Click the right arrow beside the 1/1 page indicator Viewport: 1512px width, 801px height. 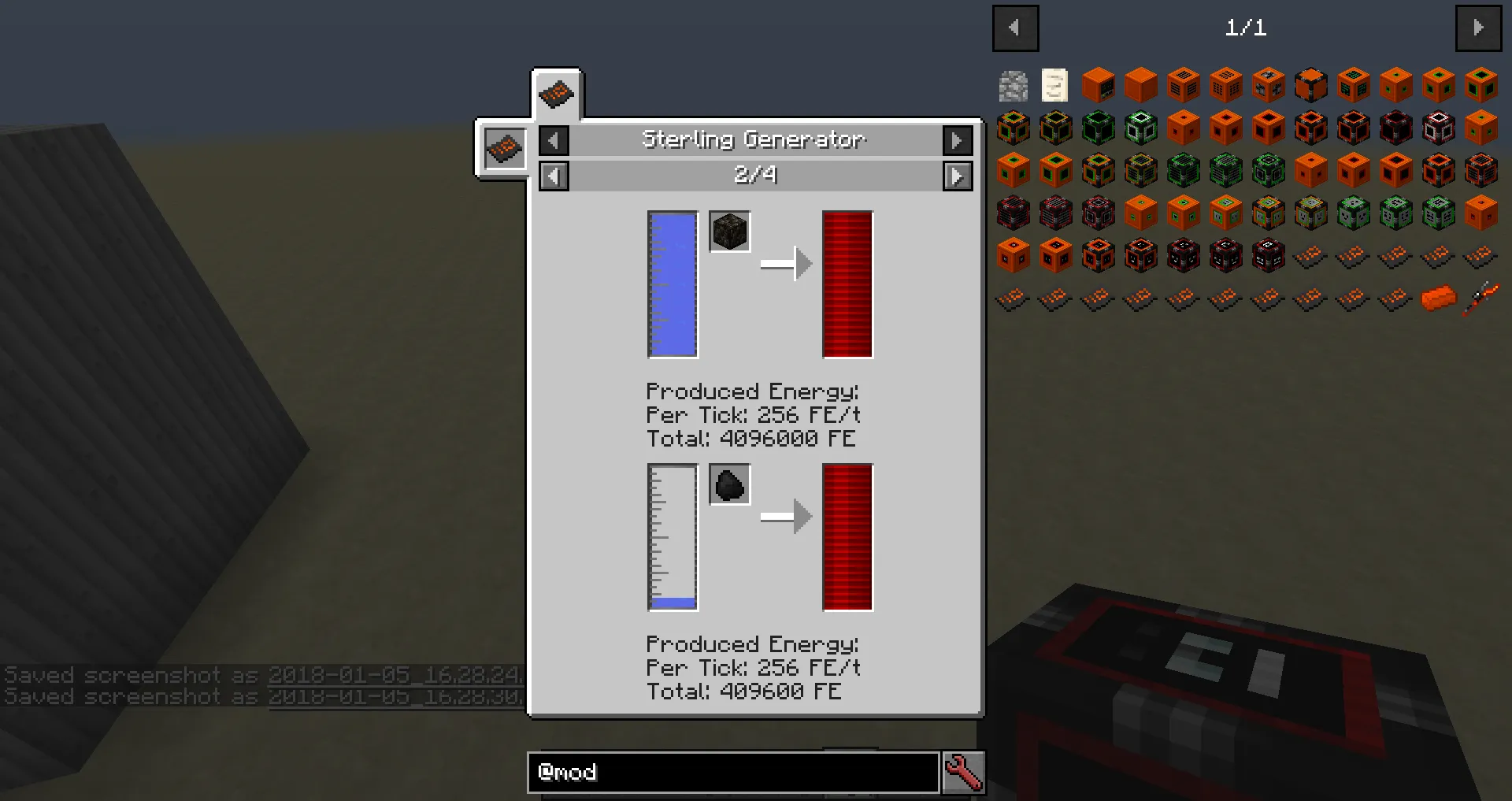tap(1478, 28)
